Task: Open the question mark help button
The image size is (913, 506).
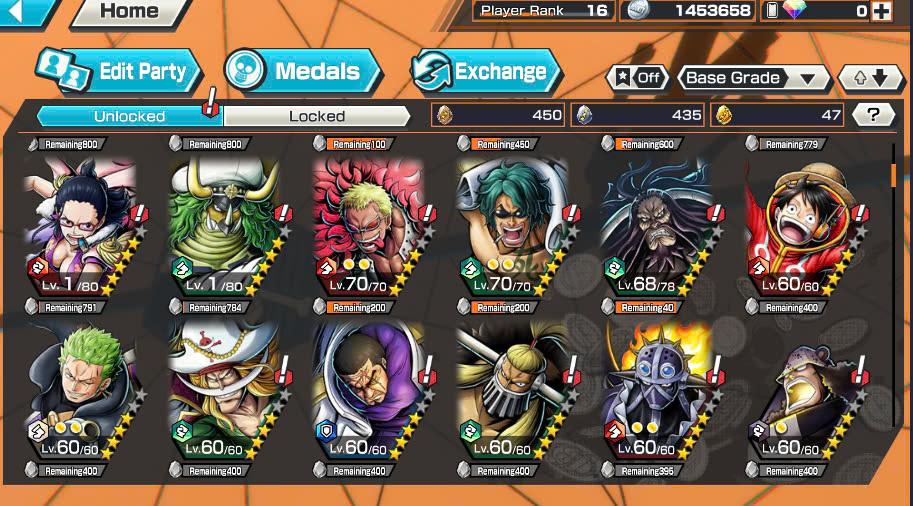Action: (x=873, y=115)
